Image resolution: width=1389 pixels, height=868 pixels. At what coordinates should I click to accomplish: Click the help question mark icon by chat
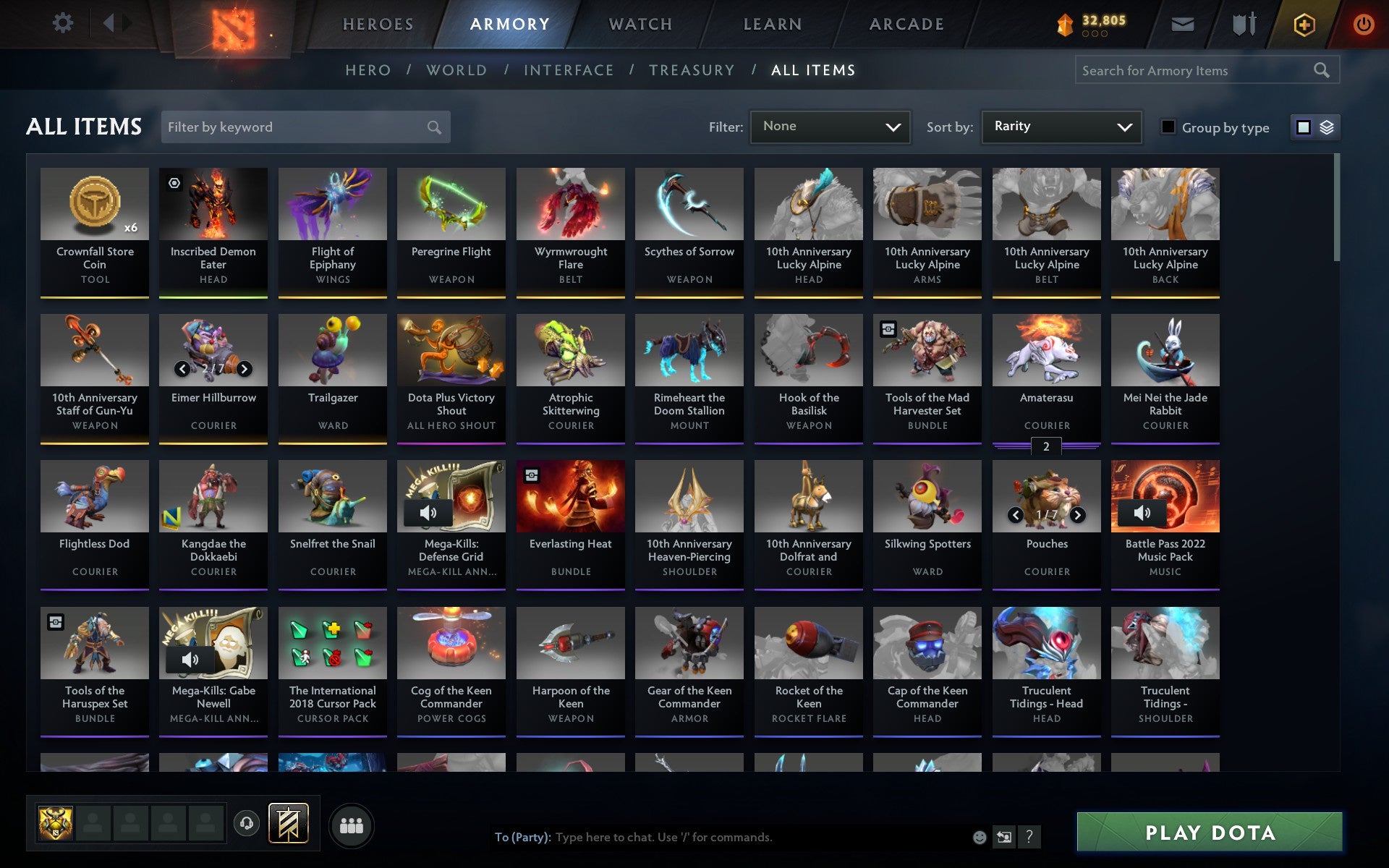click(1029, 837)
